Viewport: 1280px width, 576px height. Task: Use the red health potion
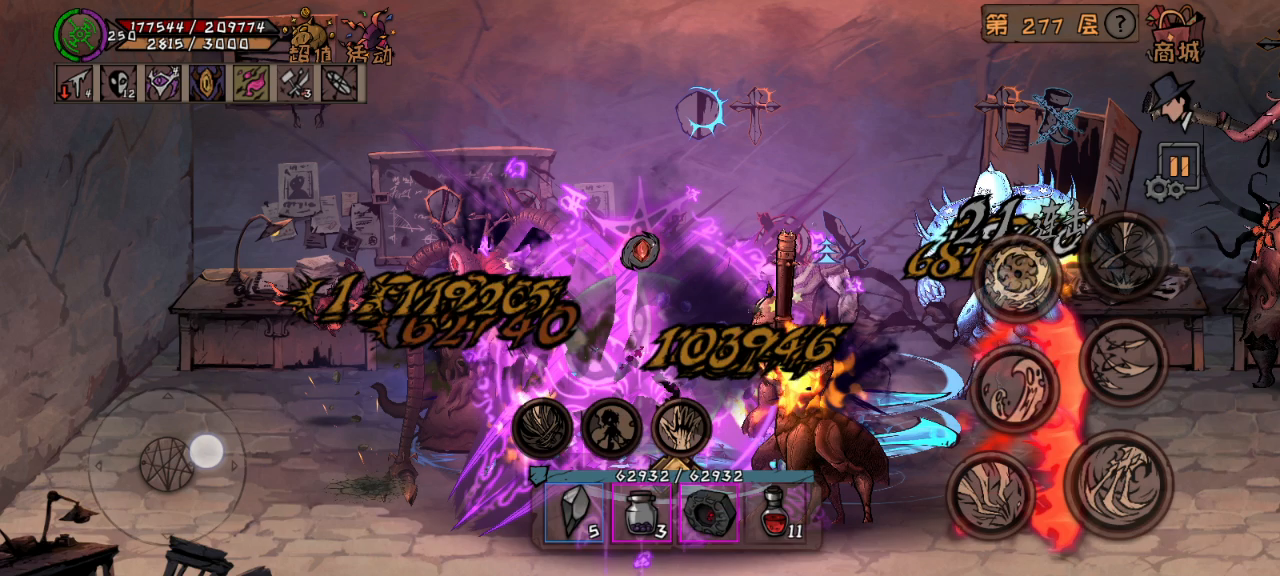pos(778,514)
